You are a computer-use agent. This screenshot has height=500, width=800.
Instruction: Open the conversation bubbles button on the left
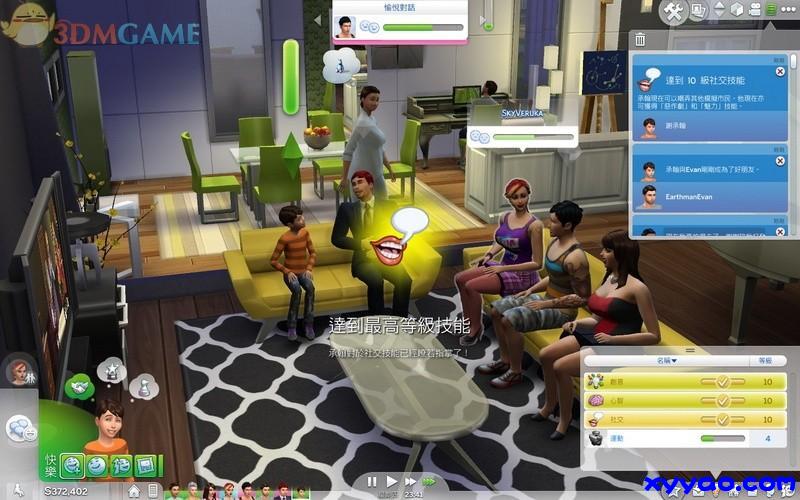(19, 428)
